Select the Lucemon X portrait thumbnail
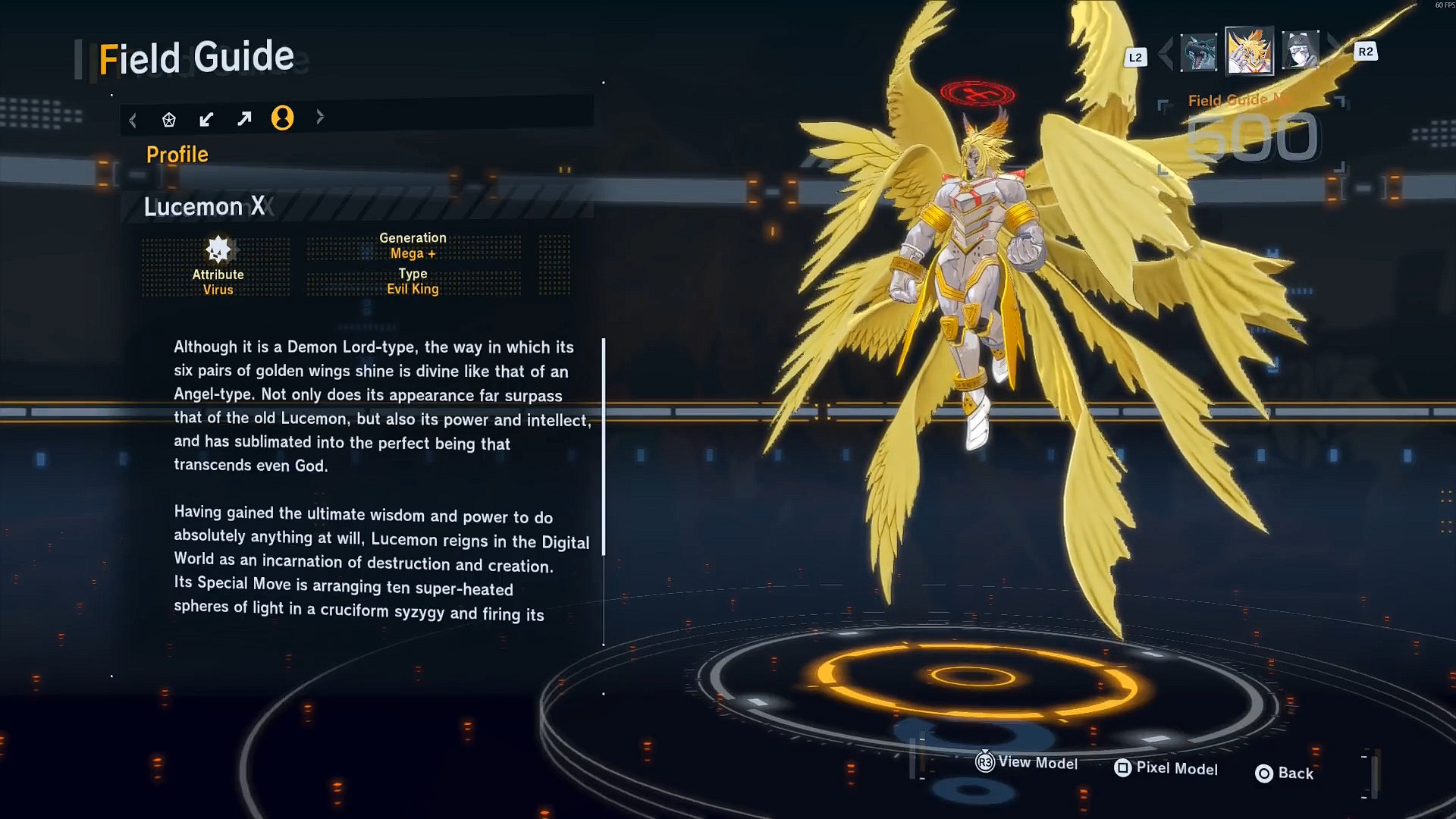Screen dimensions: 1456x819 pyautogui.click(x=1249, y=51)
